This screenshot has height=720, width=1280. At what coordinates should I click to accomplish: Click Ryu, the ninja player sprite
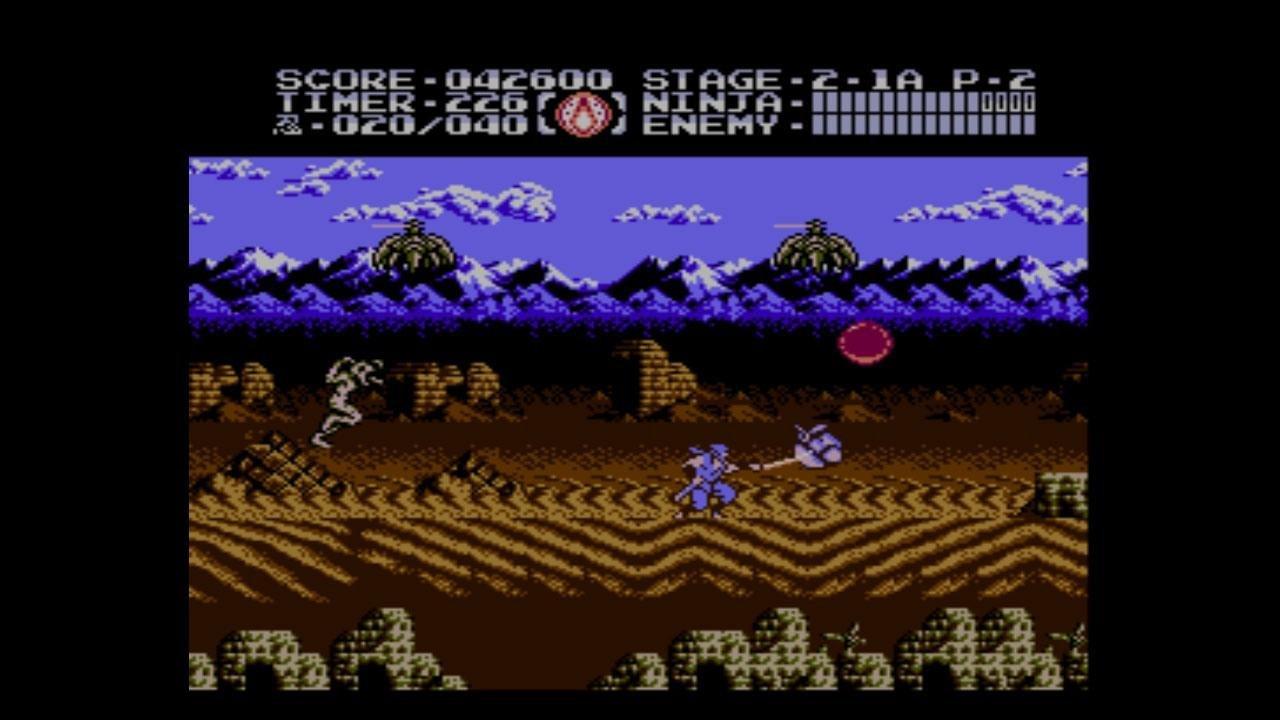tap(705, 475)
